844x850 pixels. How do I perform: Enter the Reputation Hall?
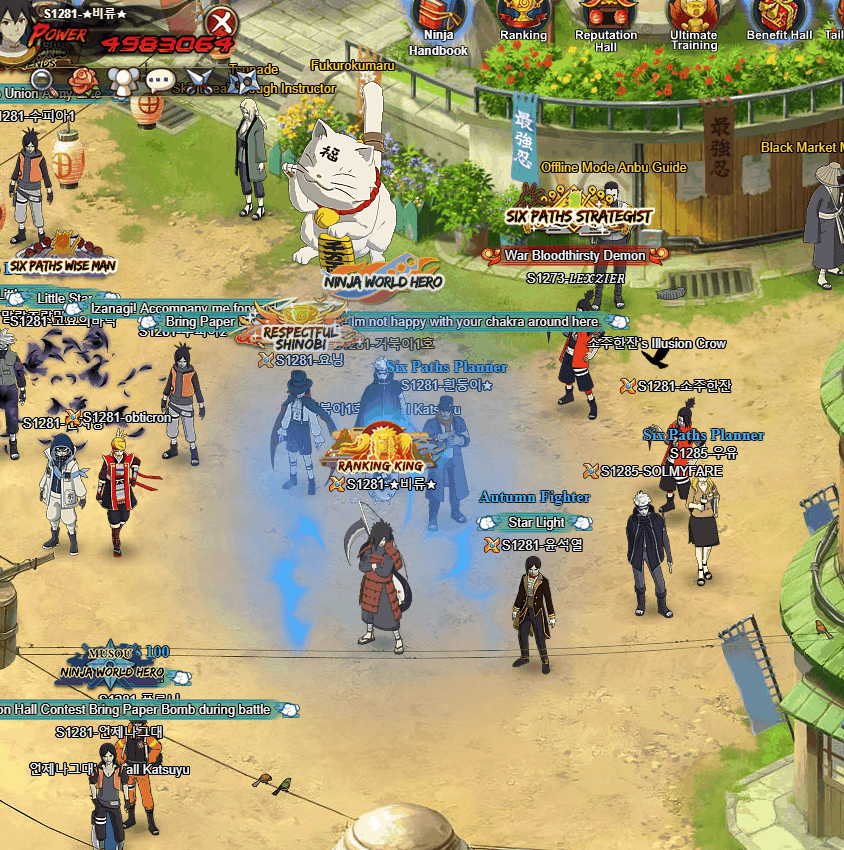606,20
